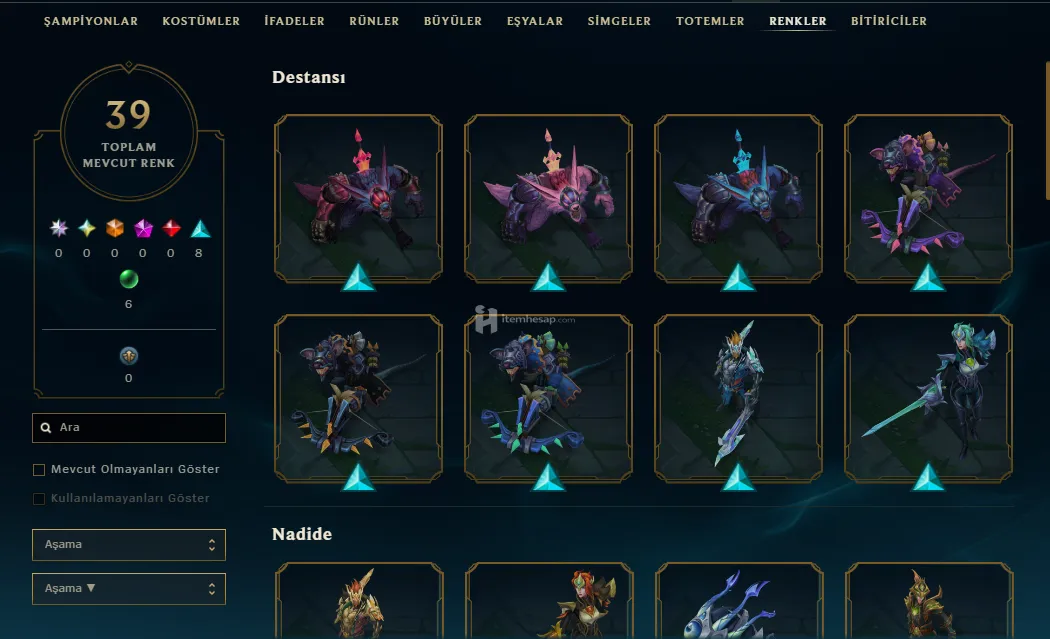This screenshot has height=639, width=1050.
Task: Show the Eşyalar tab
Action: click(x=534, y=21)
